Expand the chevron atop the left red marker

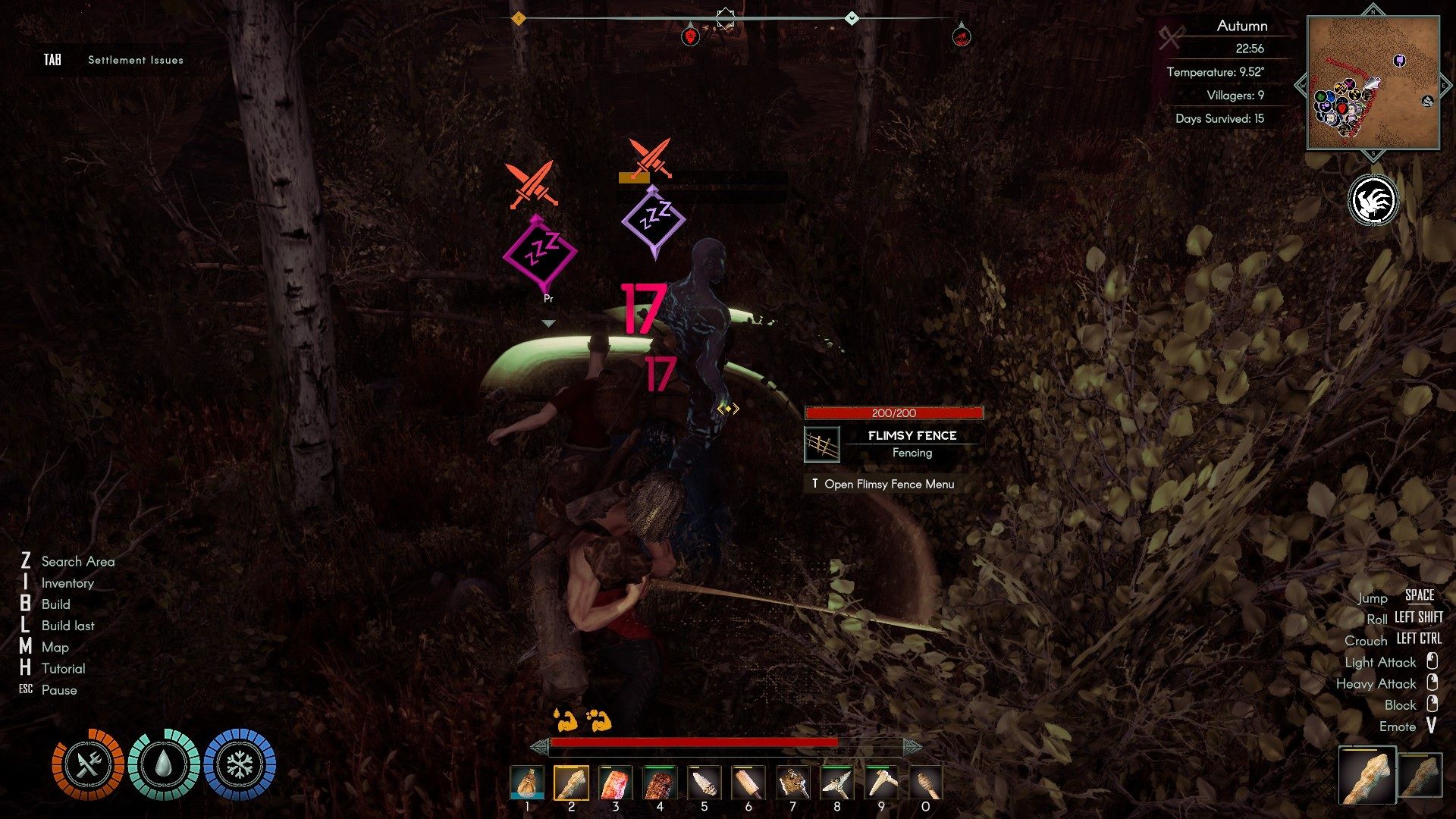(690, 23)
